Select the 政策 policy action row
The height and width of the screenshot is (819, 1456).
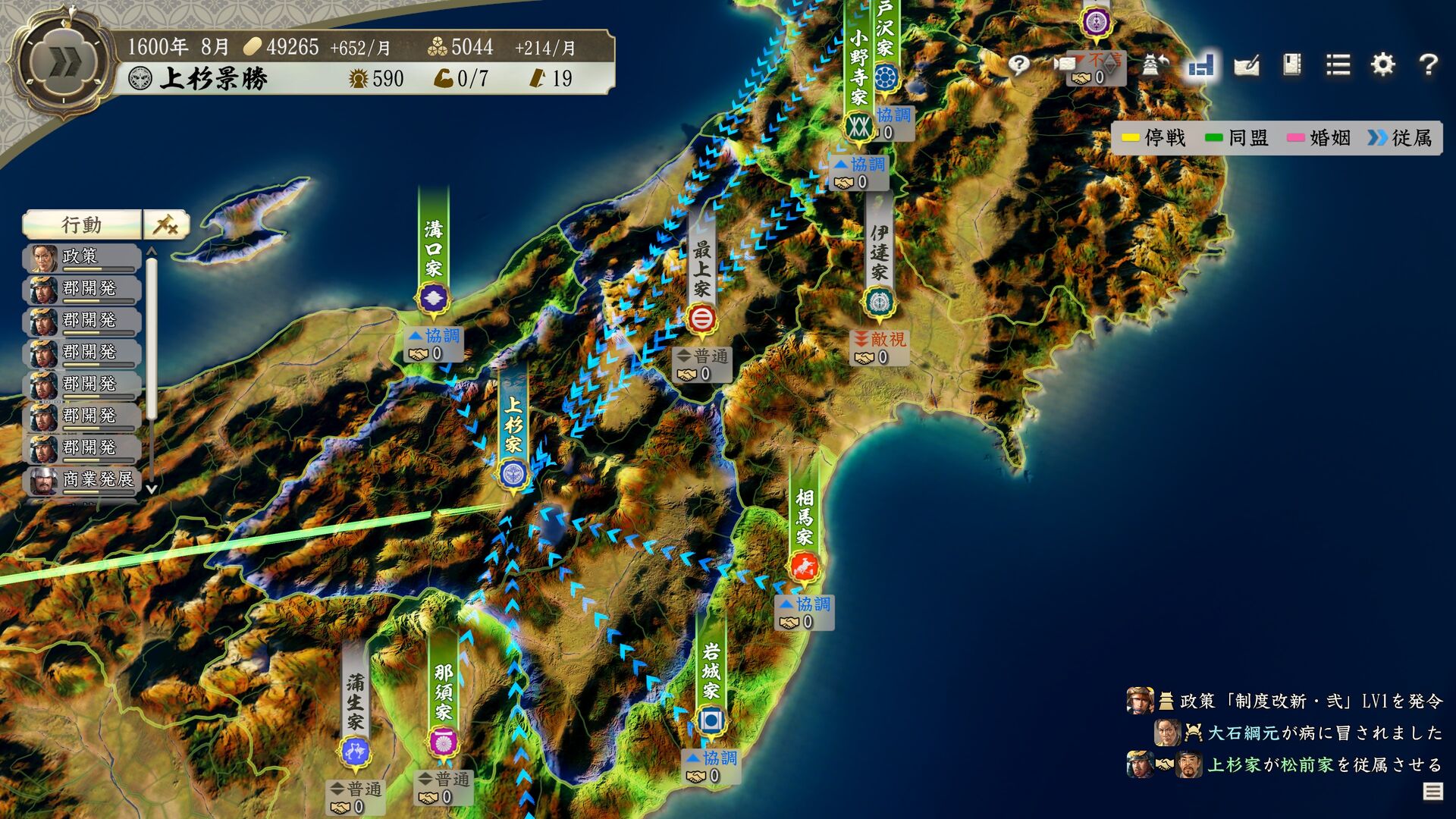click(x=82, y=257)
